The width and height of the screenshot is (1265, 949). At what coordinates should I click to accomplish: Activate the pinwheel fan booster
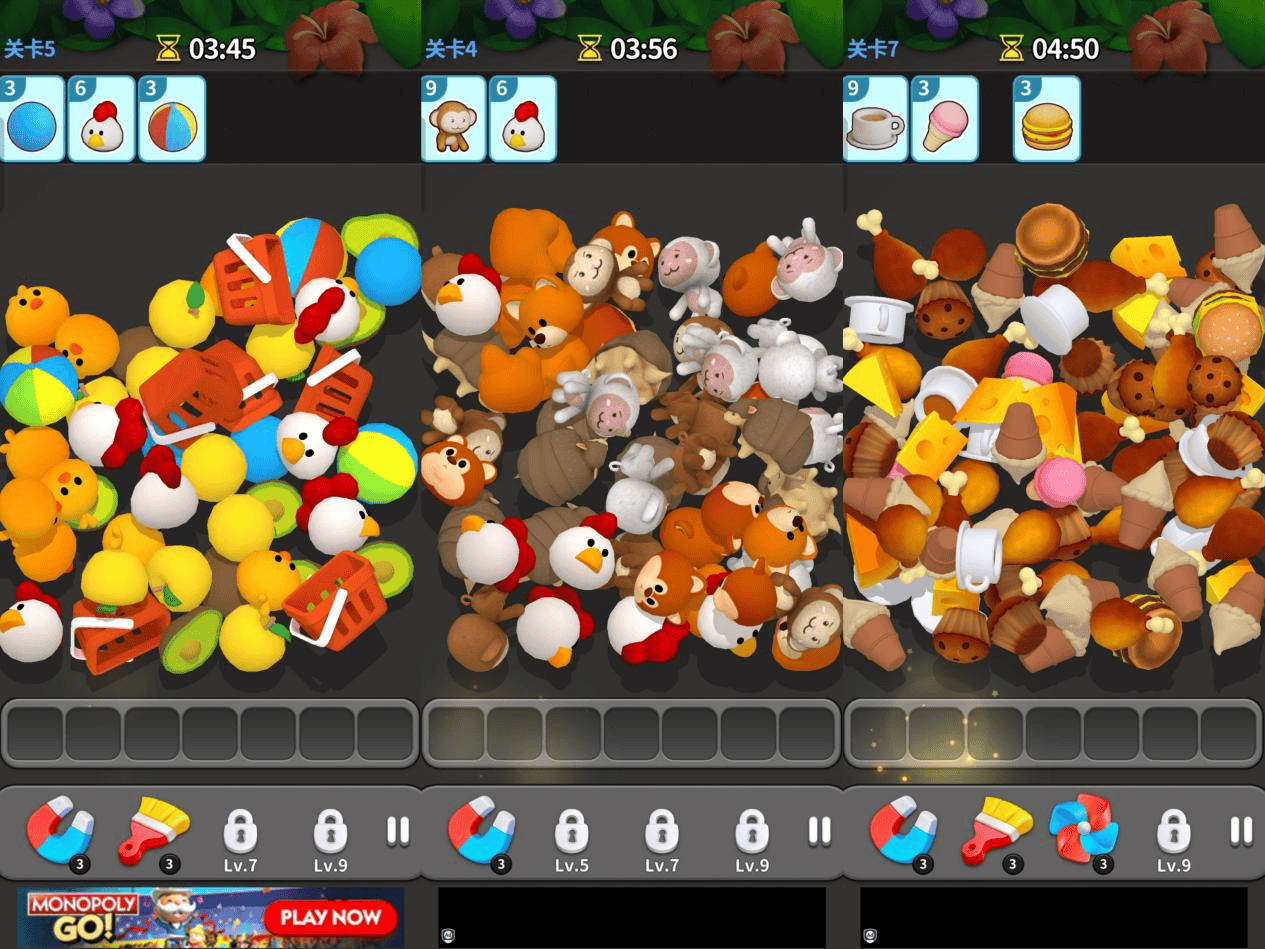[x=1083, y=829]
